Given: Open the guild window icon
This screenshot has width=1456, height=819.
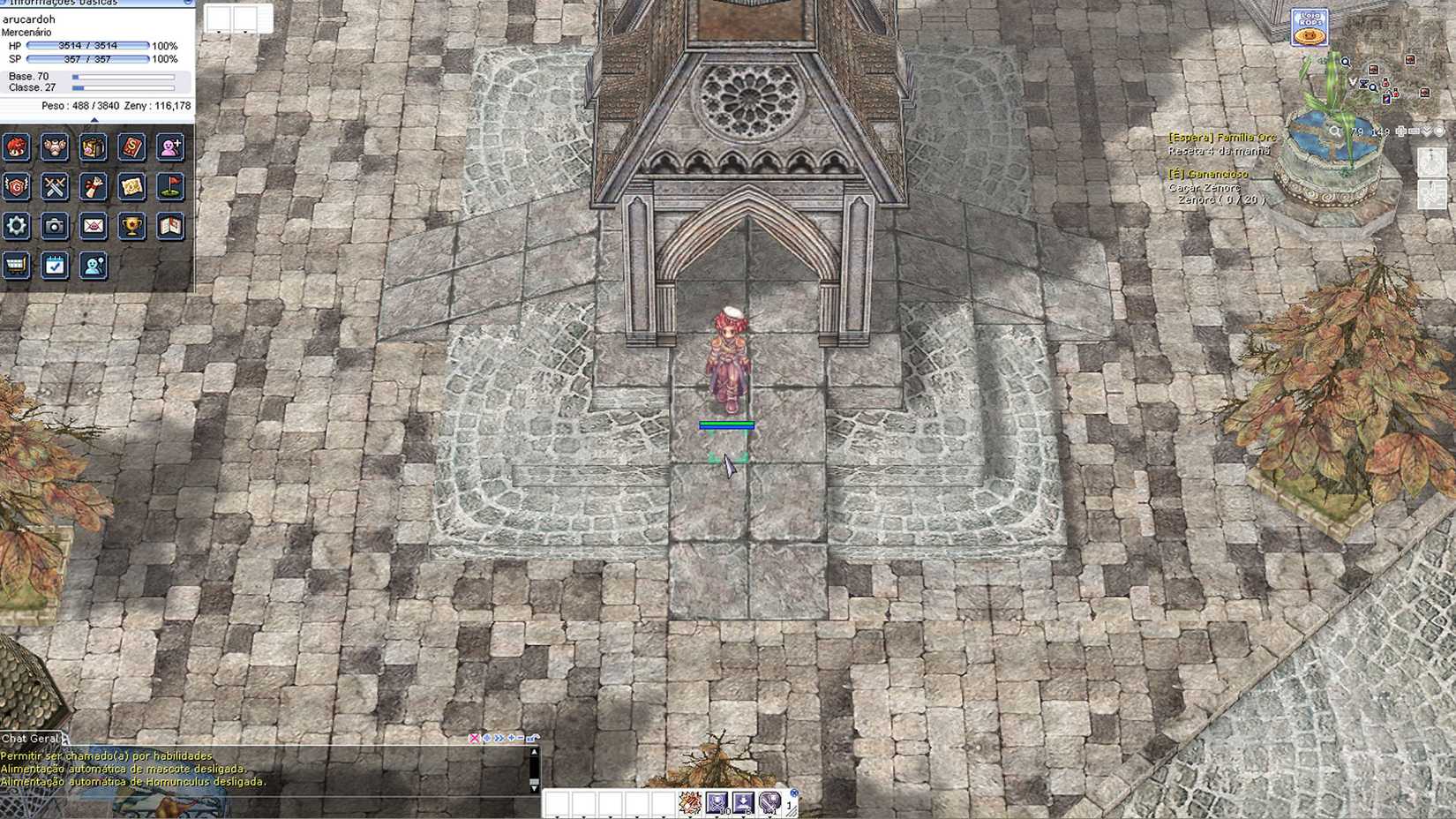Looking at the screenshot, I should point(17,188).
